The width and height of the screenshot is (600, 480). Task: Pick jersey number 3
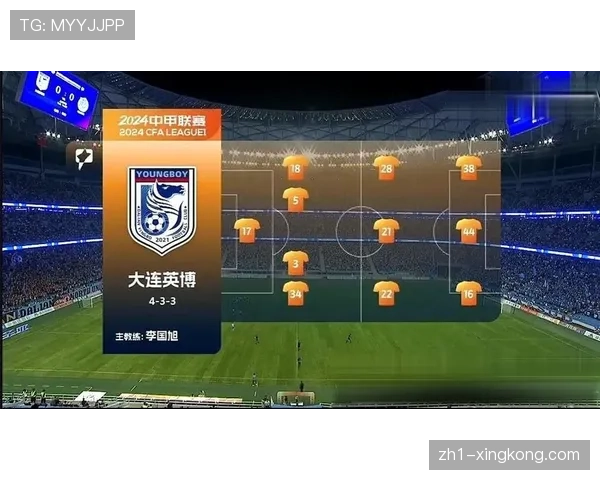coord(295,262)
